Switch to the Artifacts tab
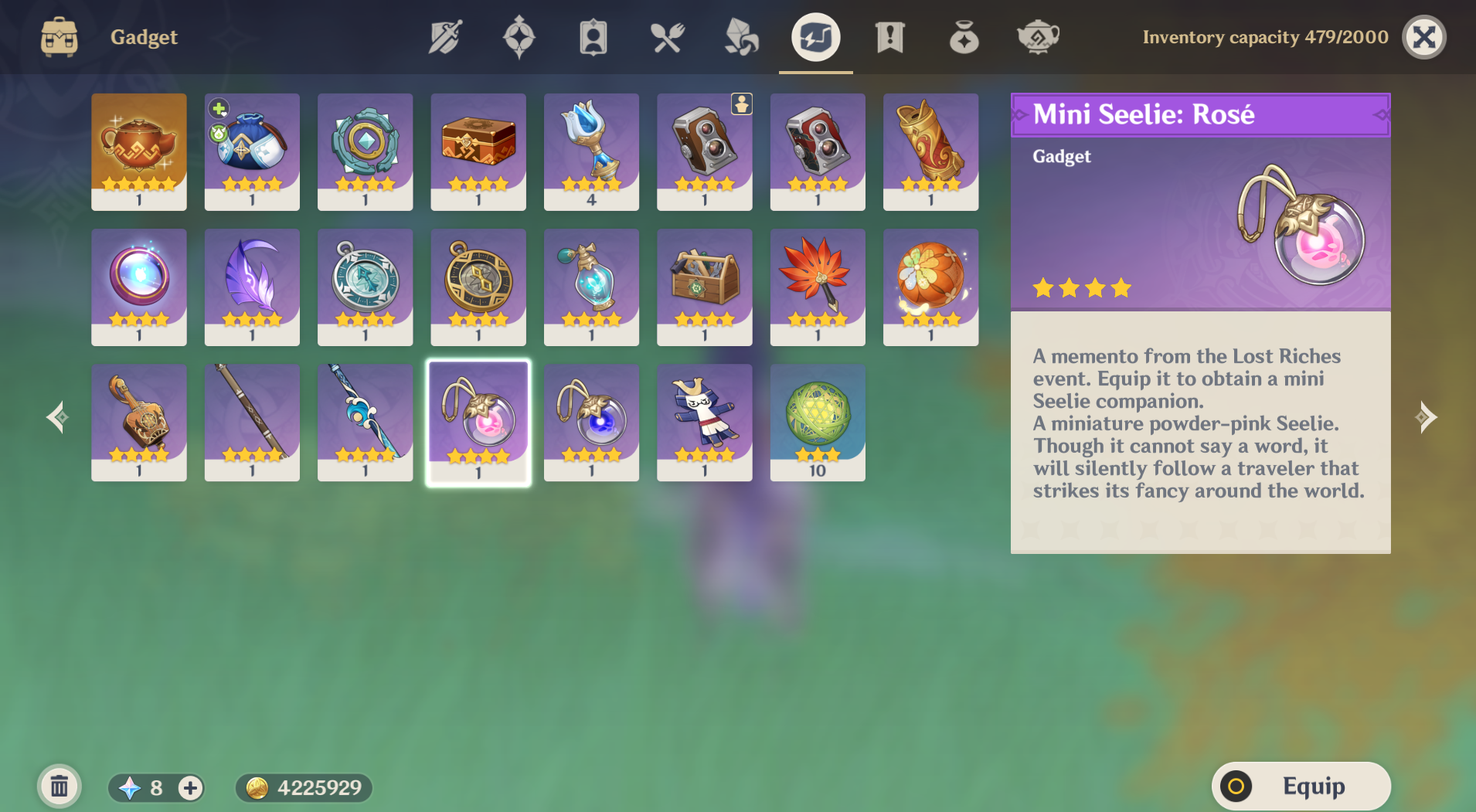 click(x=519, y=37)
